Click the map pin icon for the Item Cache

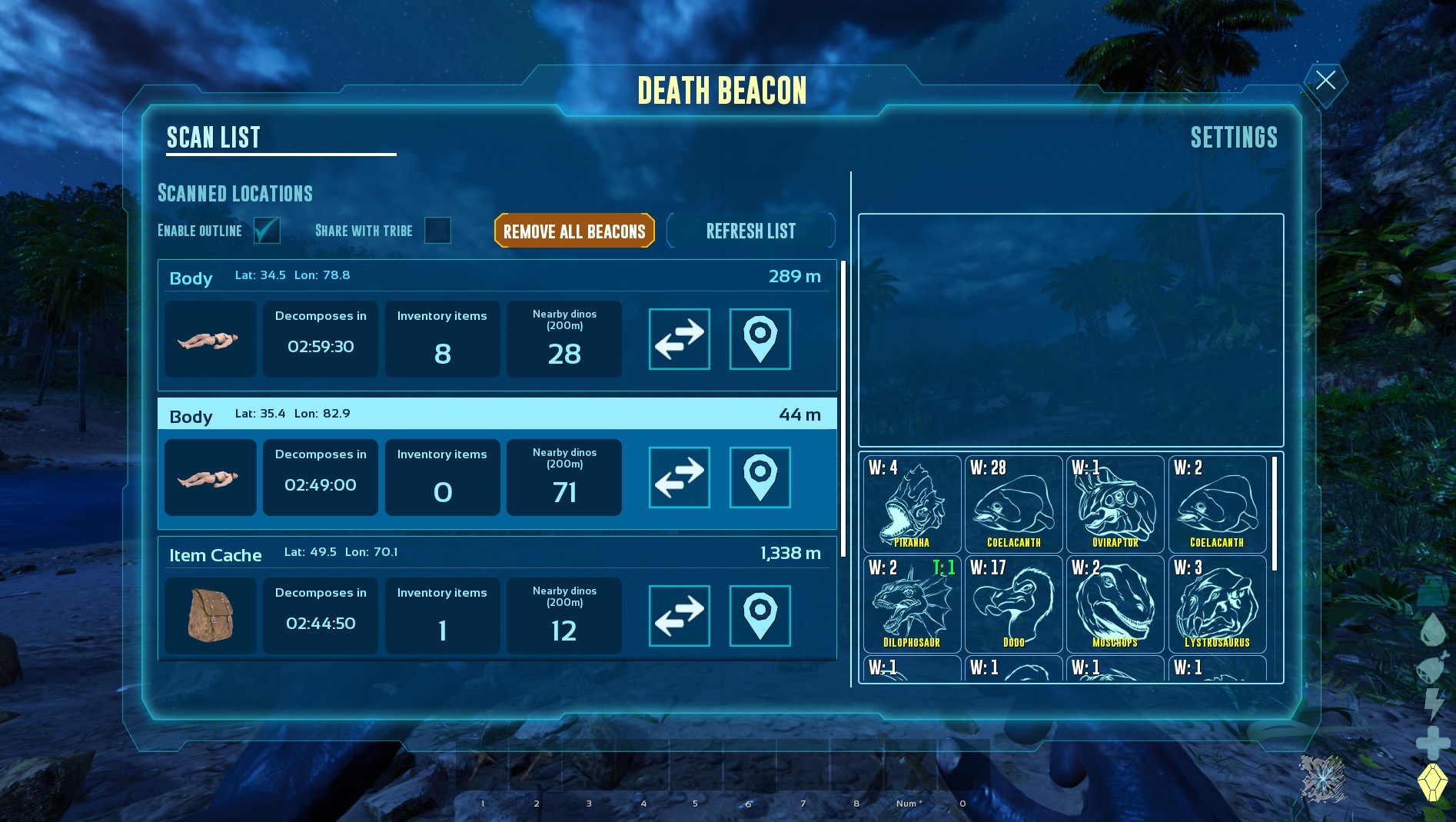click(x=760, y=615)
